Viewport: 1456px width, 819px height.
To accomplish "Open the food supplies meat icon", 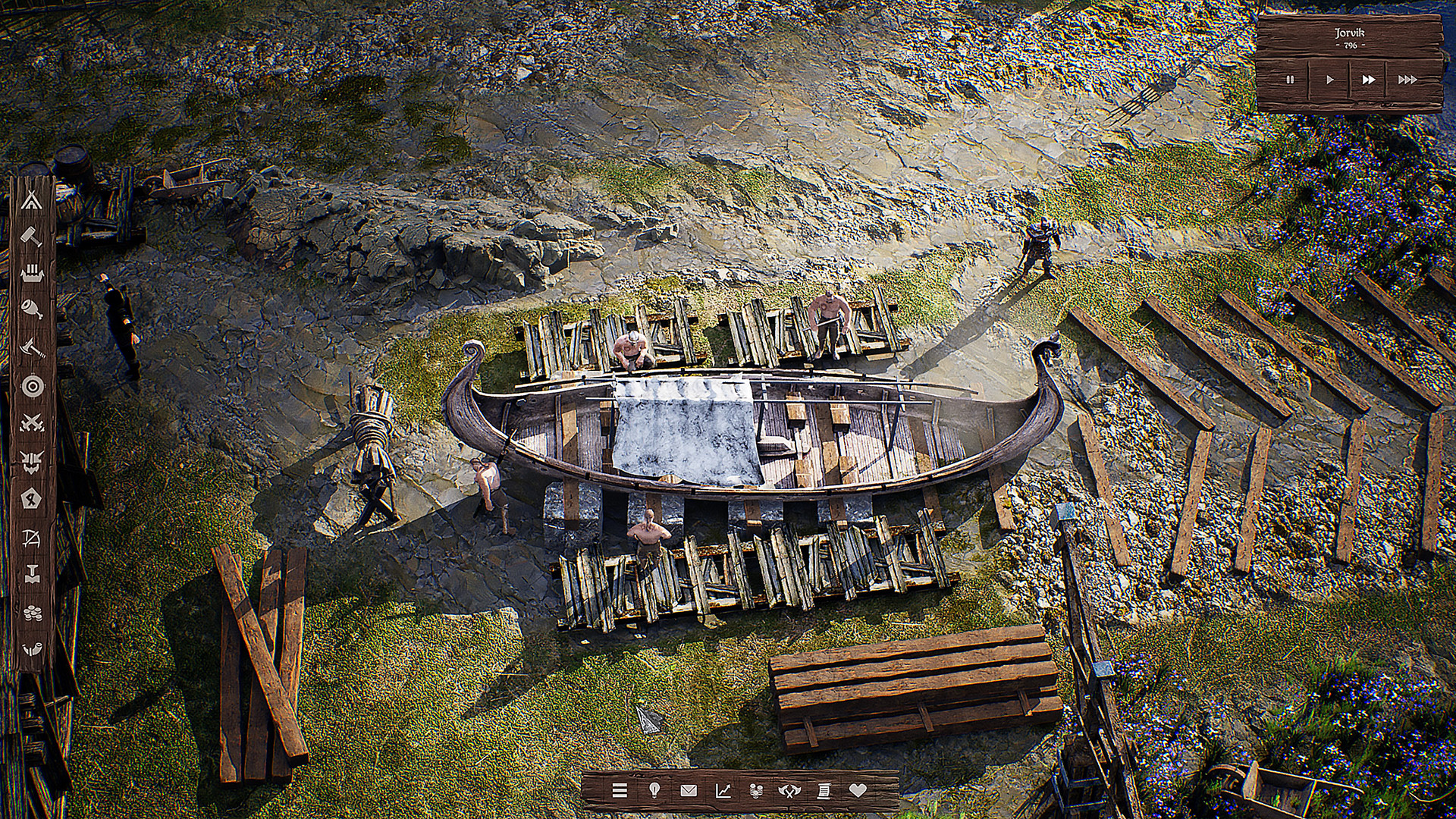I will point(30,309).
